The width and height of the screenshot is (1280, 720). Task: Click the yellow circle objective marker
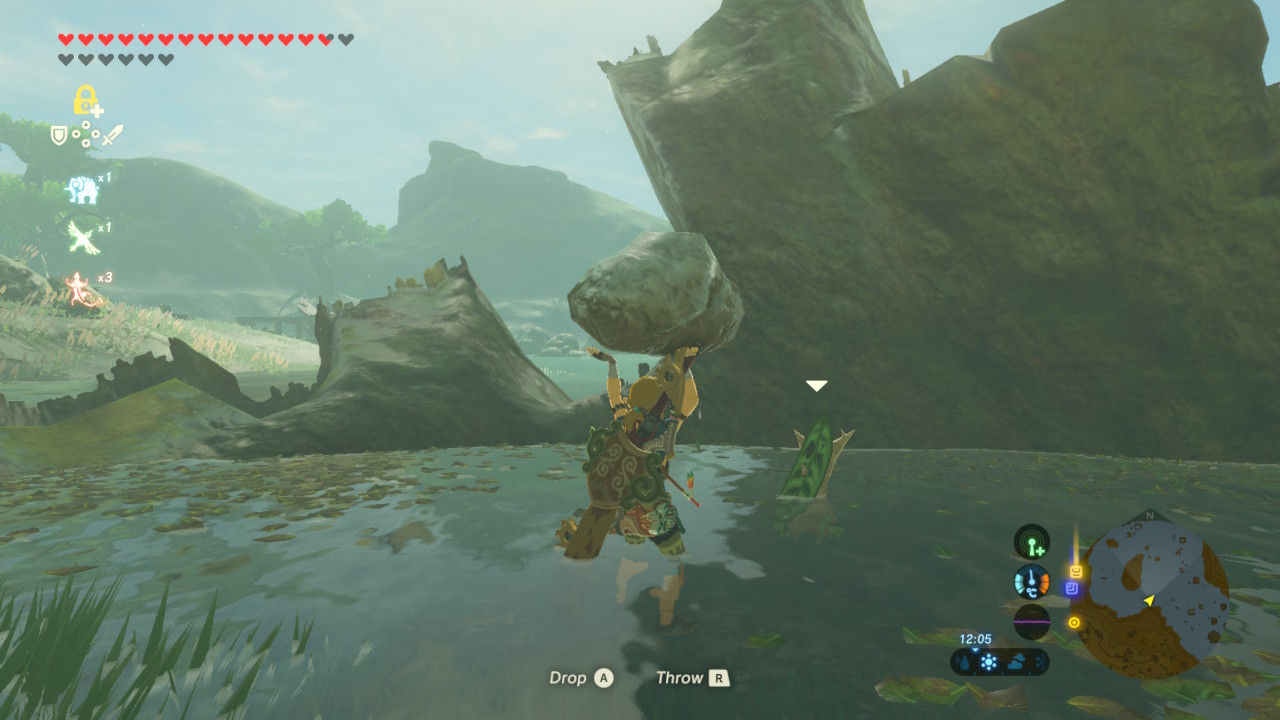pos(1074,622)
